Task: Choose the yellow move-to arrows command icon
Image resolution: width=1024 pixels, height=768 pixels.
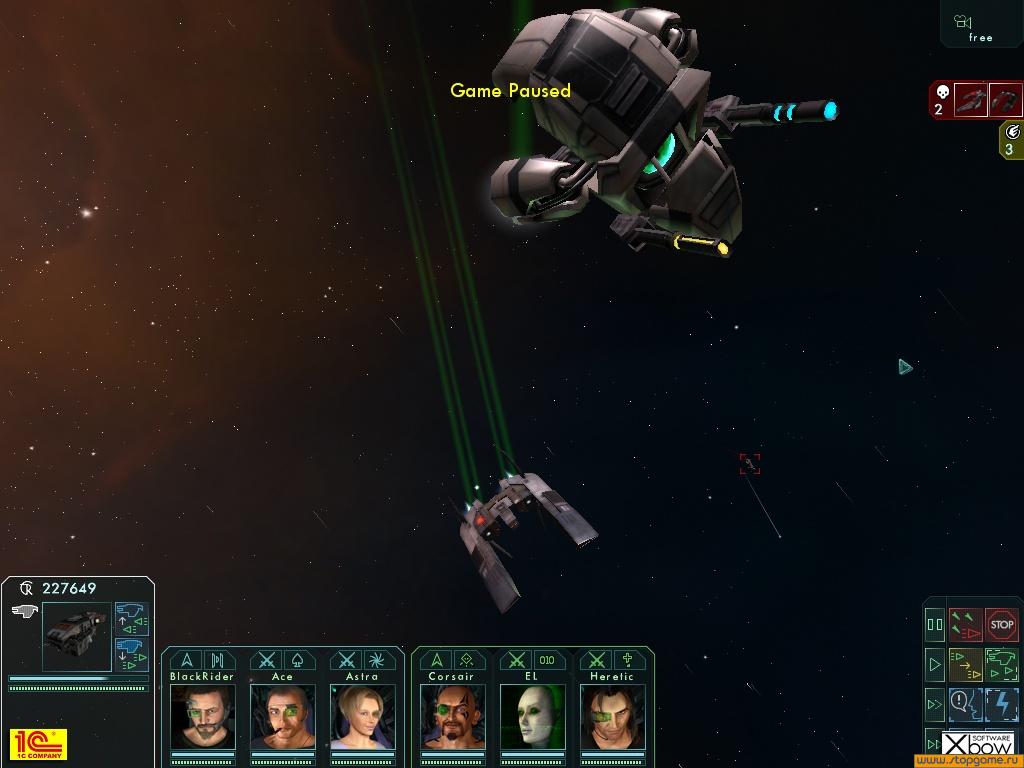Action: [965, 664]
